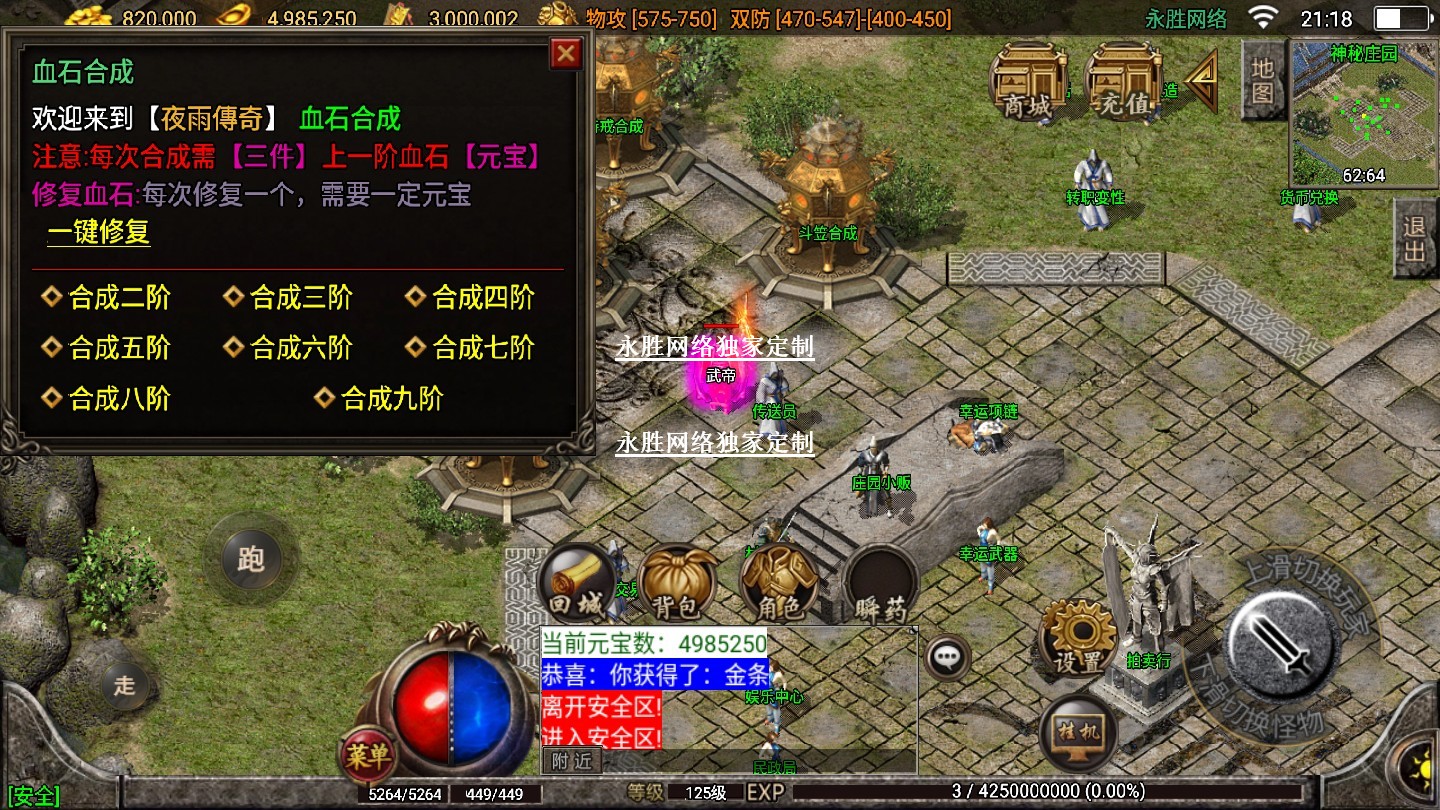Open the 地图 map button
The image size is (1440, 810).
(1262, 80)
